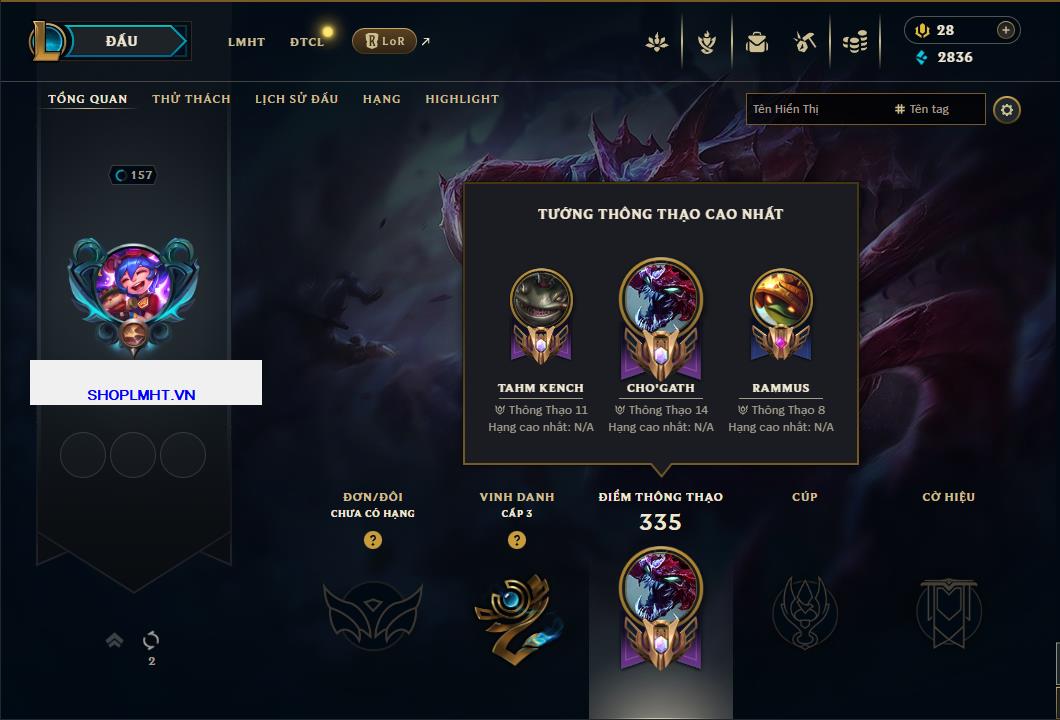Open the Lịch Sử Đấu tab
This screenshot has height=720, width=1060.
tap(296, 99)
